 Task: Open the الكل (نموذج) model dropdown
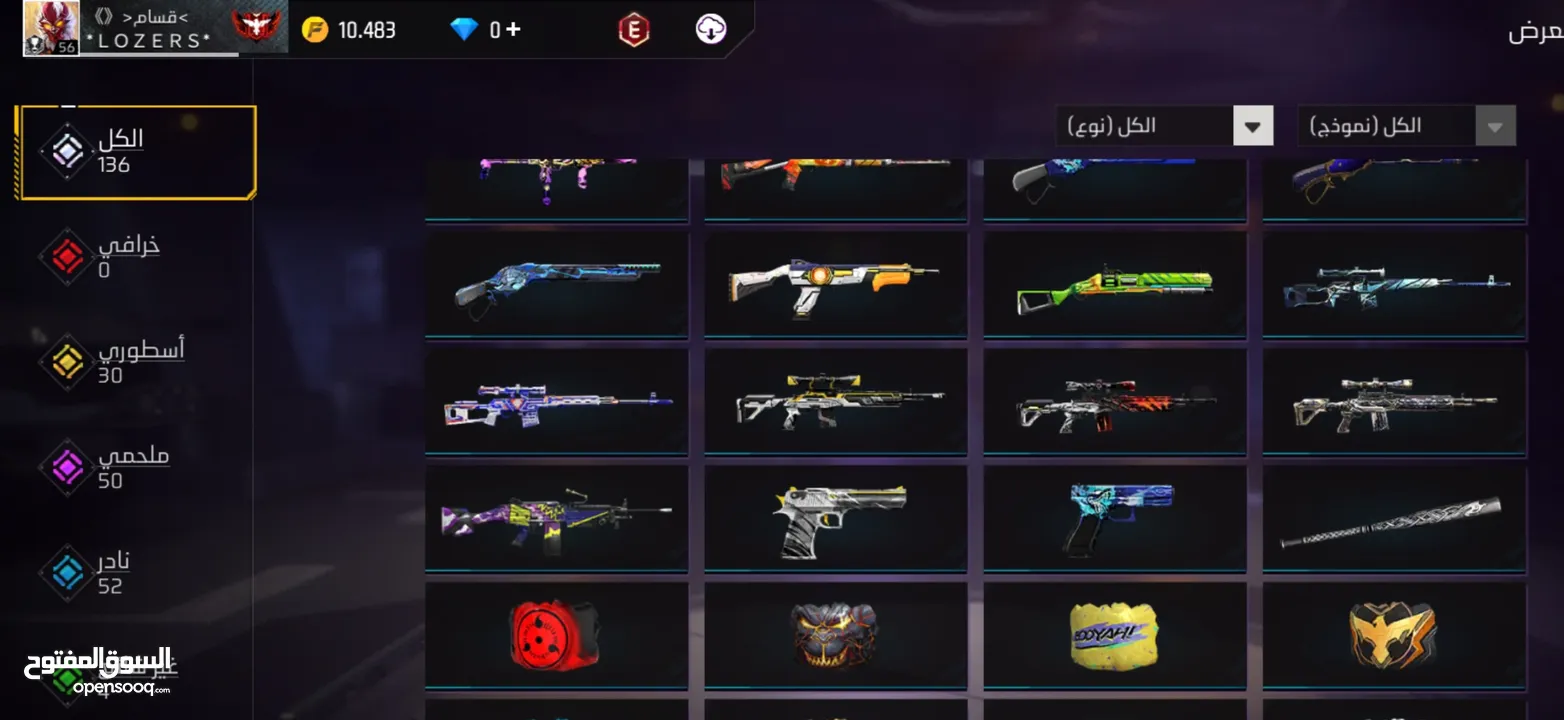click(x=1406, y=126)
